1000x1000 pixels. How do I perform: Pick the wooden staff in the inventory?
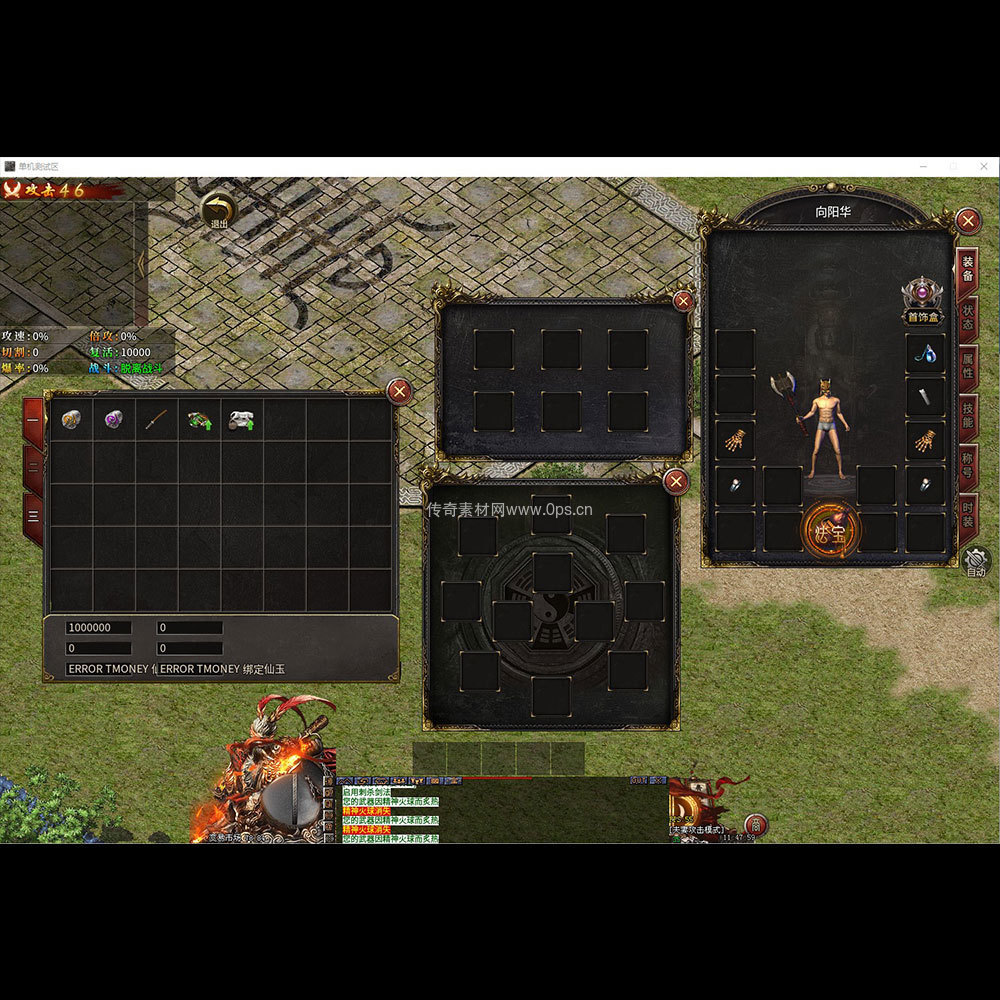coord(156,420)
